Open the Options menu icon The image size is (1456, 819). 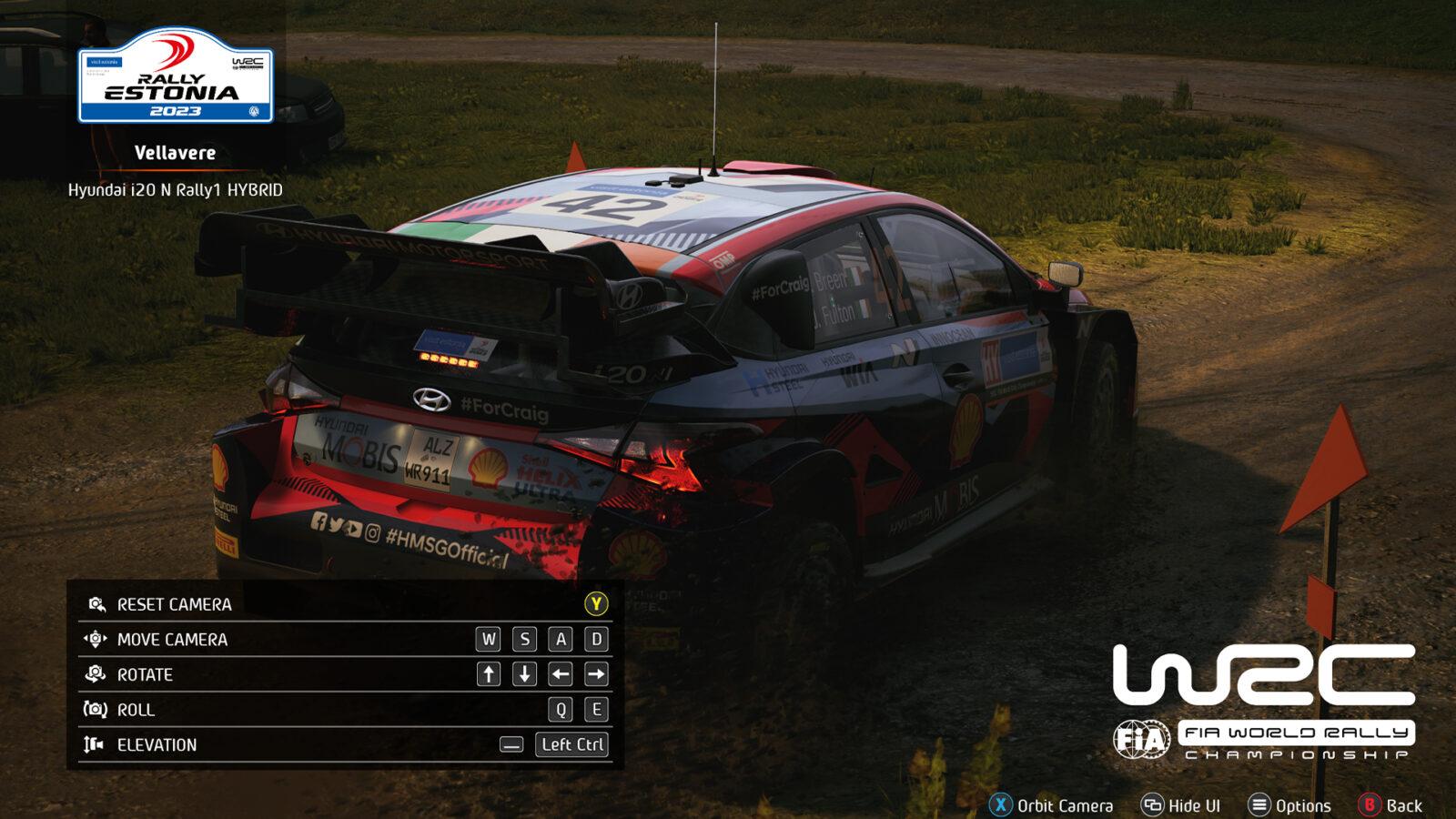coord(1258,804)
